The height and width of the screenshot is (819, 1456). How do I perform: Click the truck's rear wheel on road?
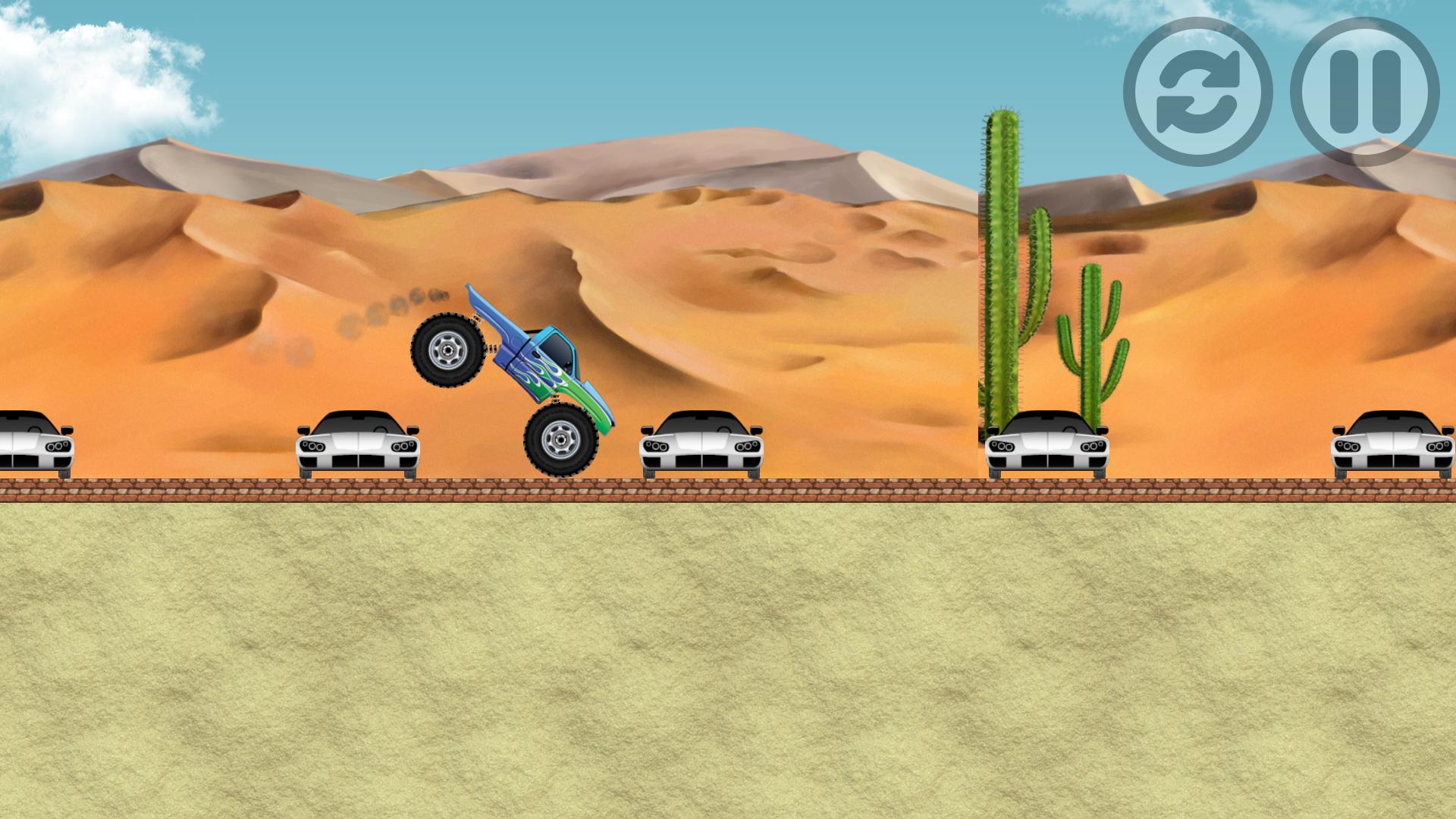pyautogui.click(x=563, y=440)
